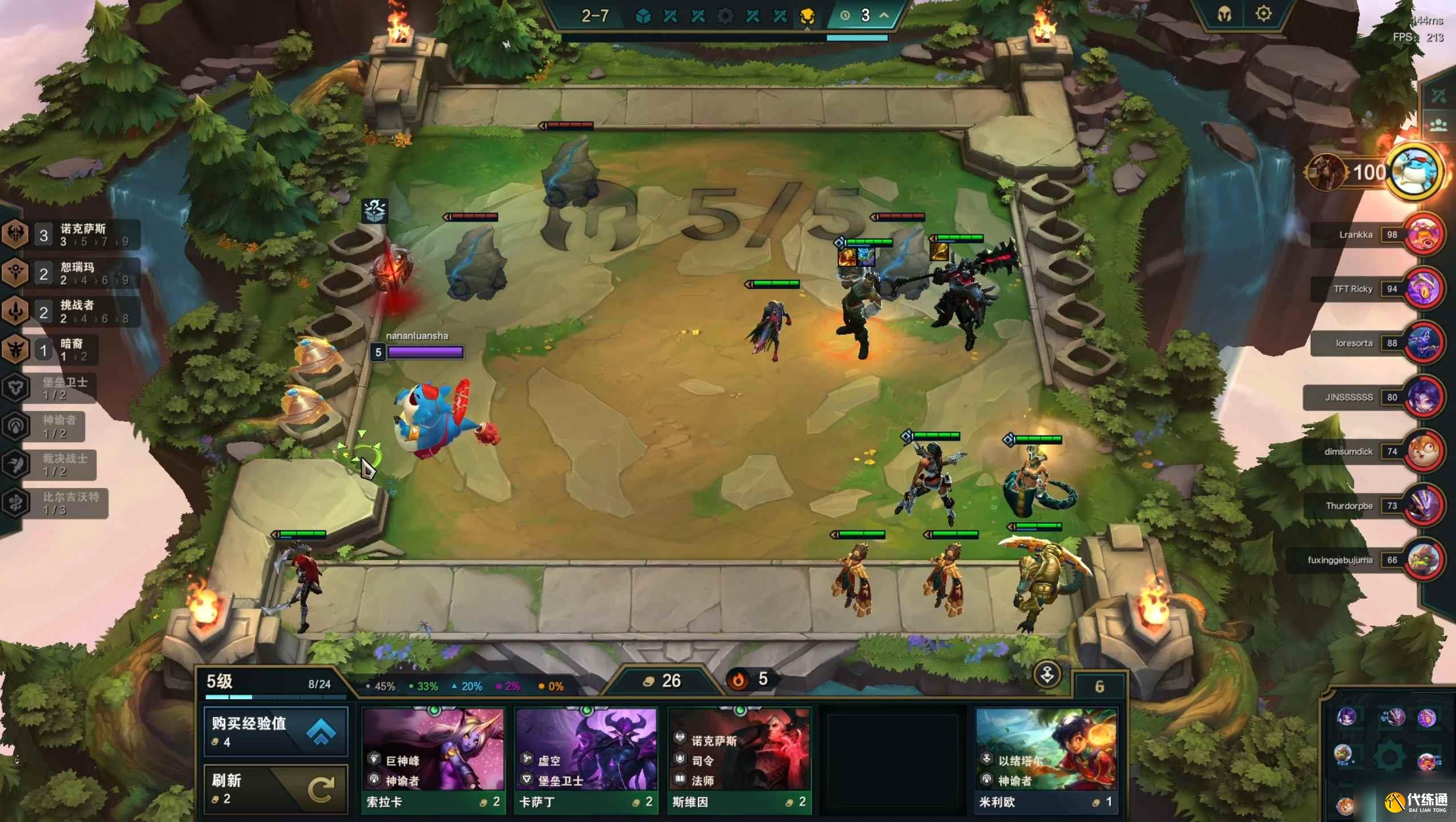
Task: Buy experience with the 购买经验值 button
Action: click(276, 732)
